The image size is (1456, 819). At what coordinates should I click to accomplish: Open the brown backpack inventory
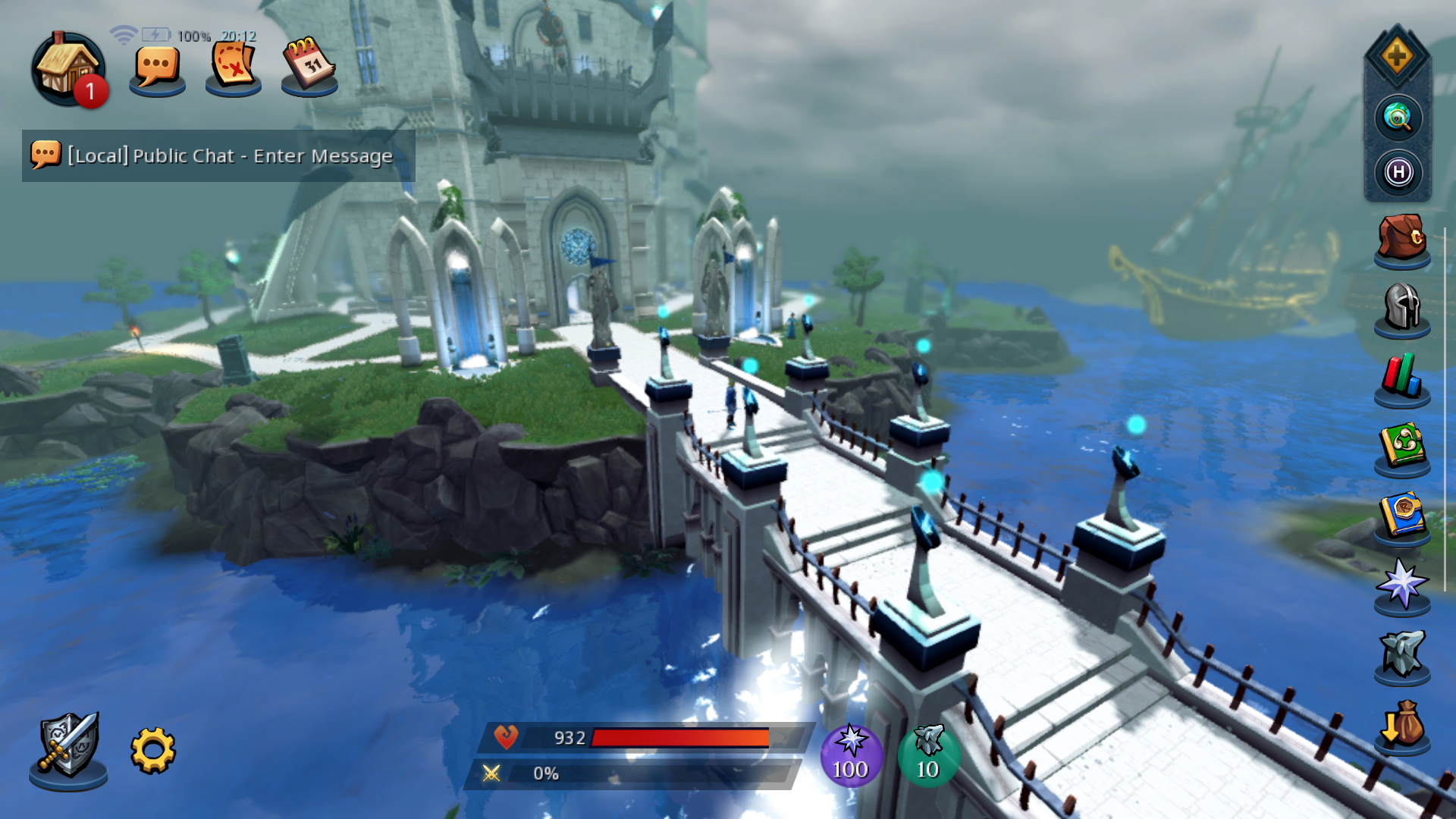[1402, 238]
